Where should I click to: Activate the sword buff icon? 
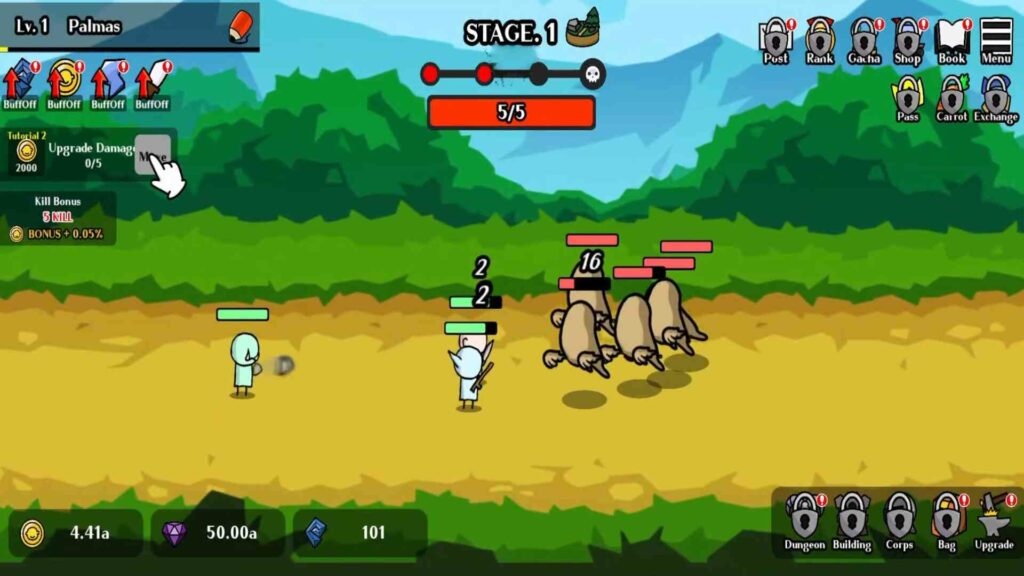tap(152, 83)
